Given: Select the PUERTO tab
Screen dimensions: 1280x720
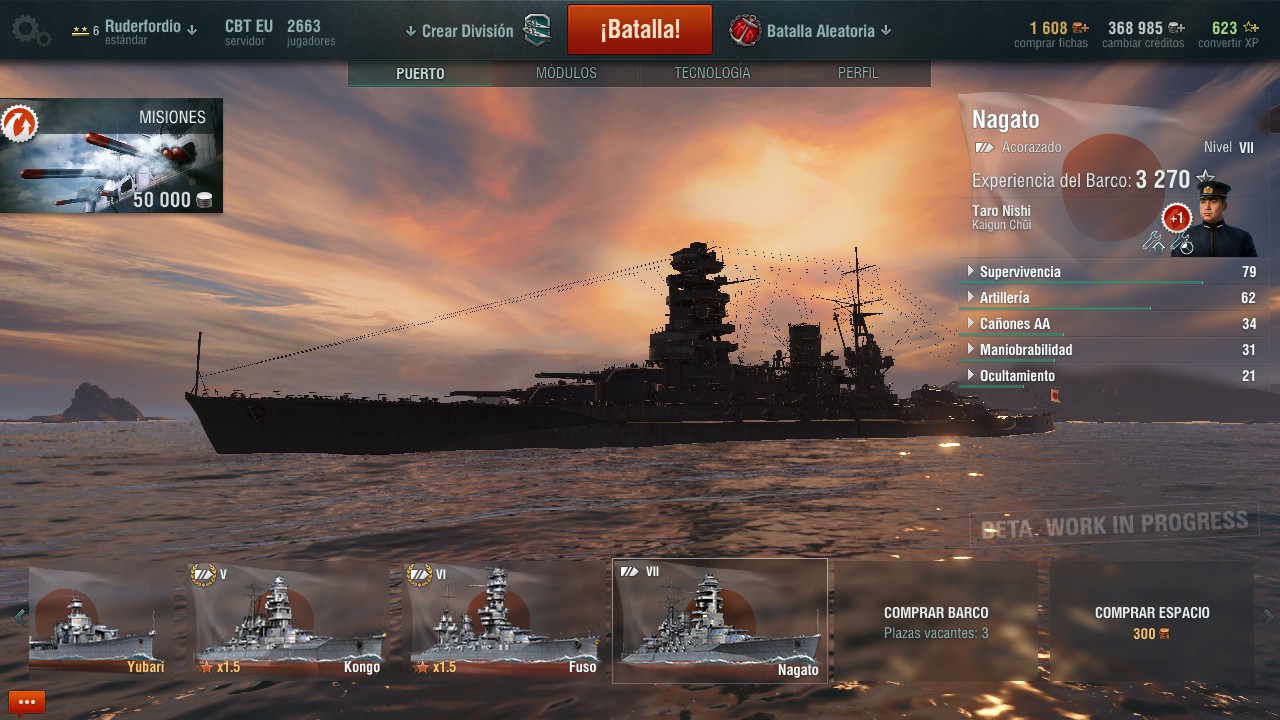Looking at the screenshot, I should (x=420, y=73).
